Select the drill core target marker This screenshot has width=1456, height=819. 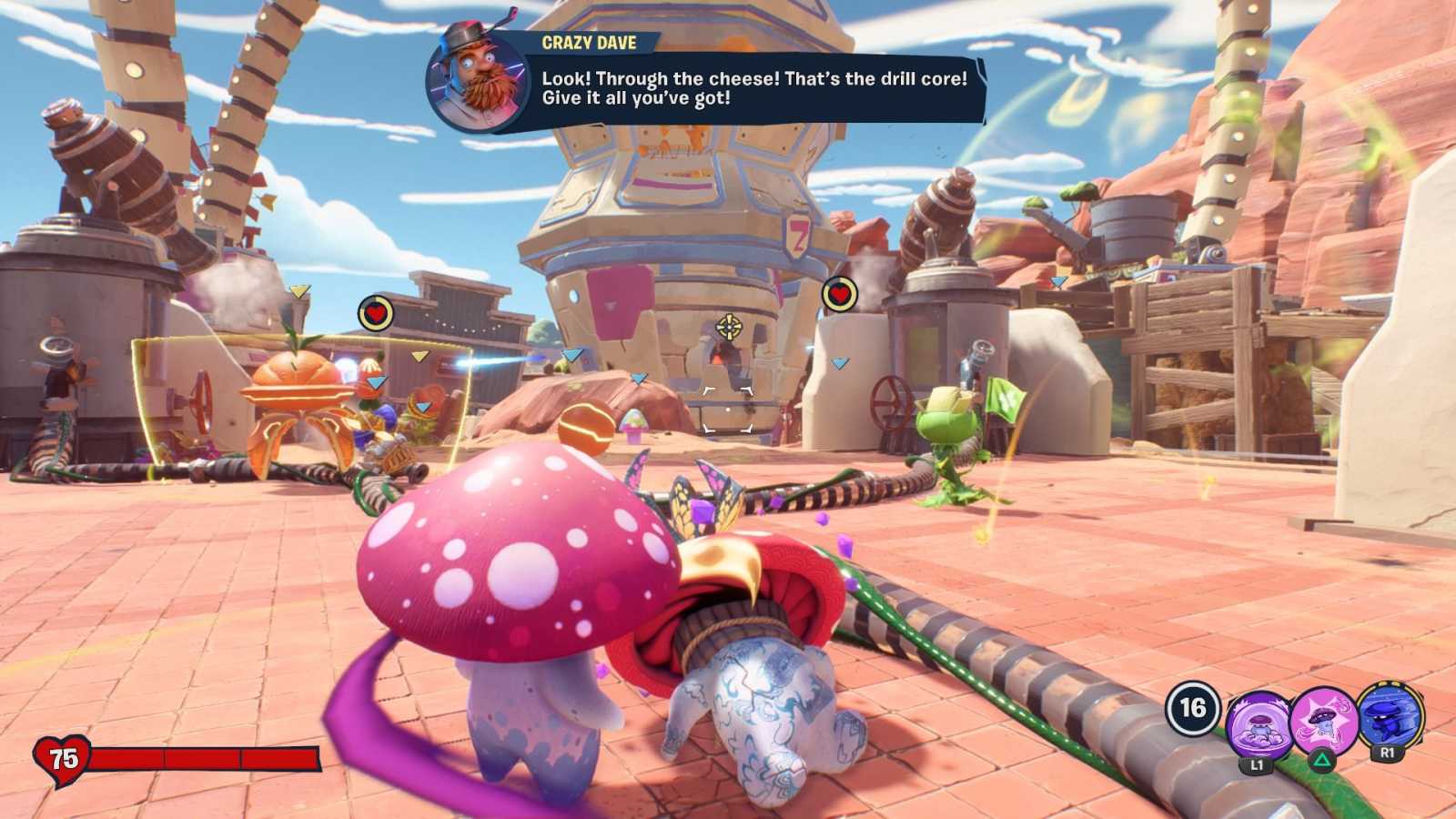728,326
